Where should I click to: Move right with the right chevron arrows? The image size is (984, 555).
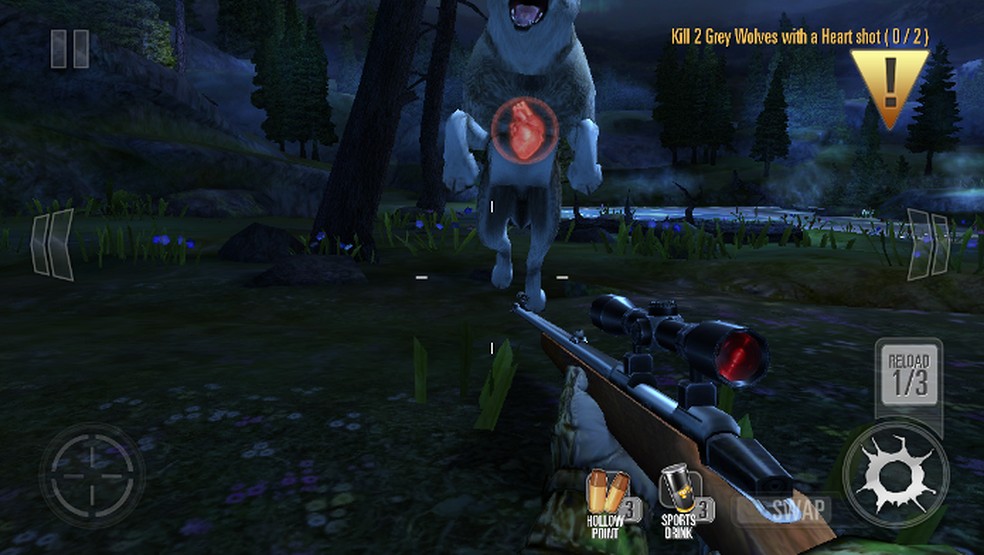[x=928, y=243]
